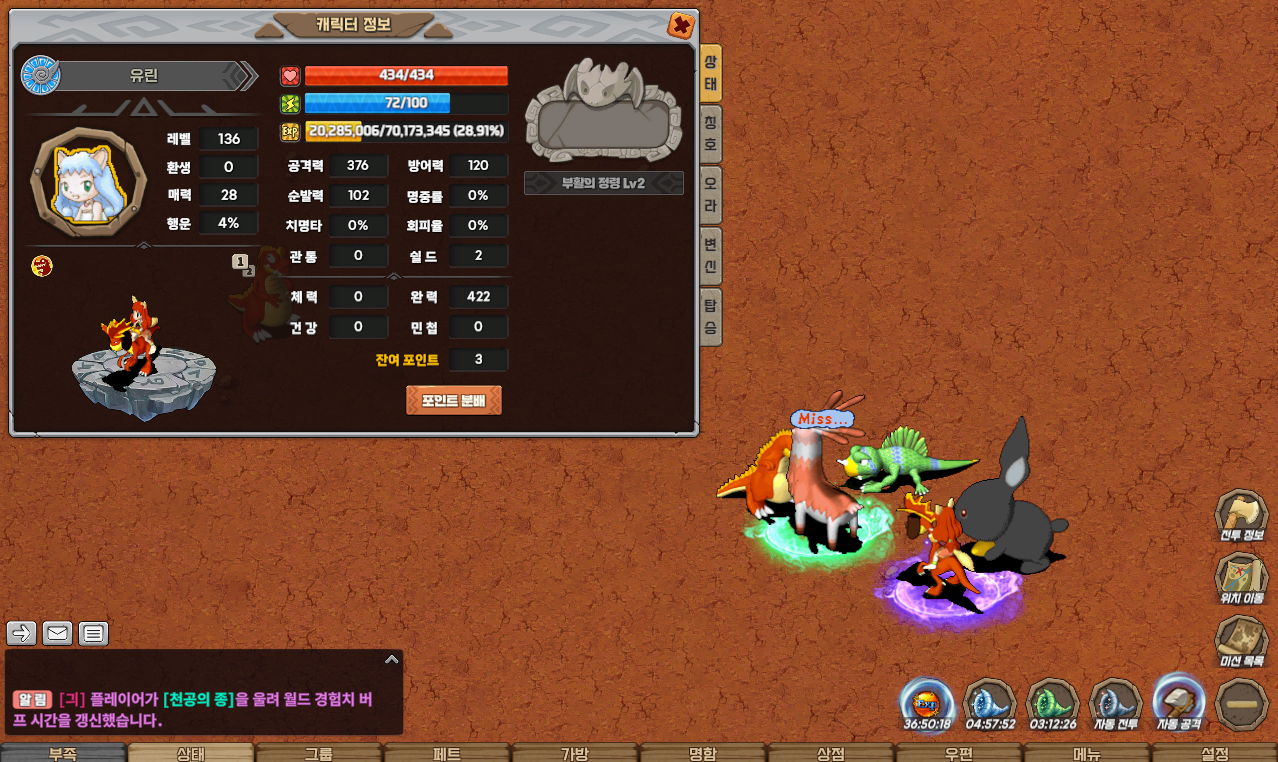Viewport: 1278px width, 762px height.
Task: Open the 설정 settings menu
Action: coord(1214,753)
